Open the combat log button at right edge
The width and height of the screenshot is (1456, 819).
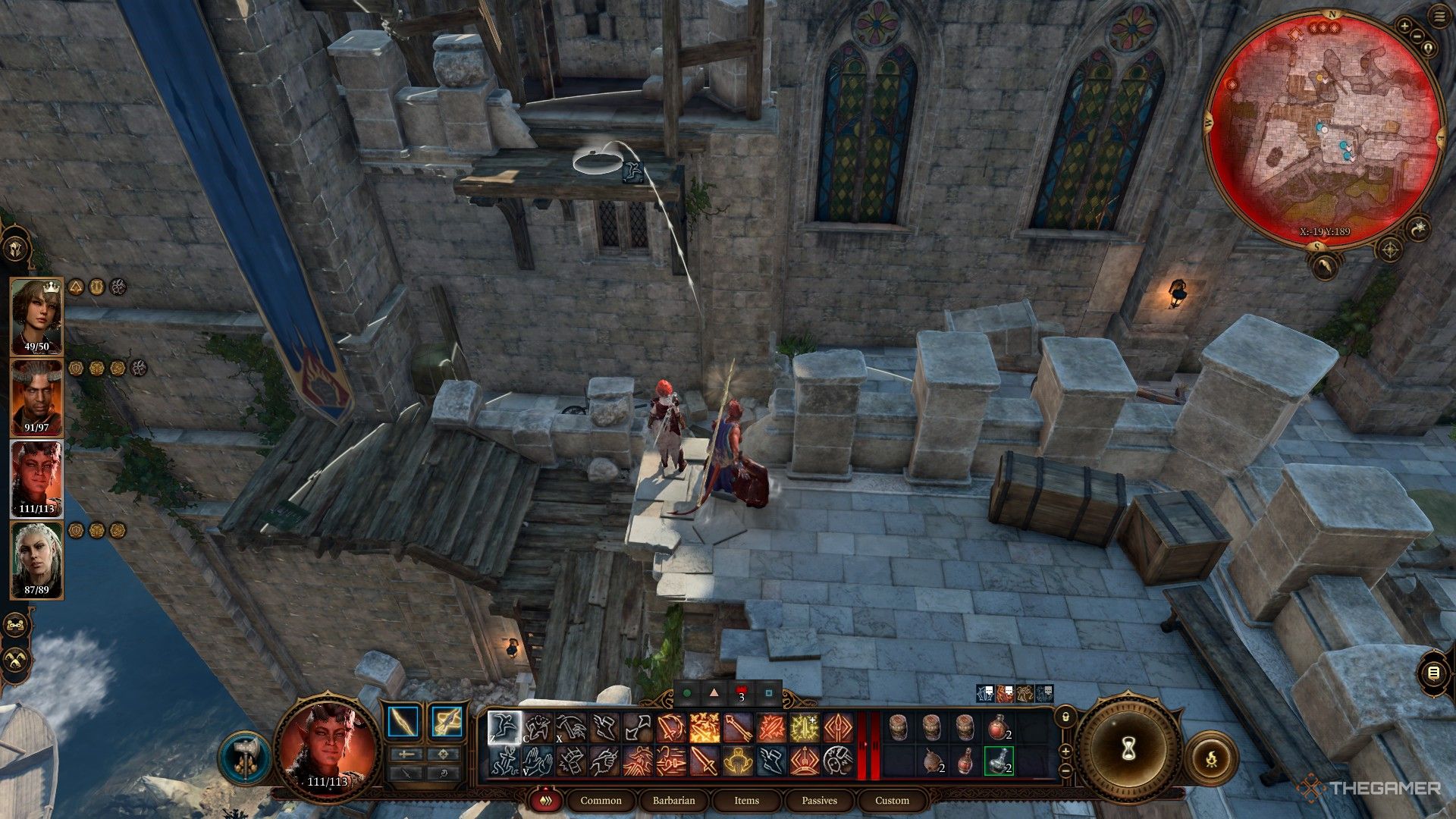click(1433, 672)
